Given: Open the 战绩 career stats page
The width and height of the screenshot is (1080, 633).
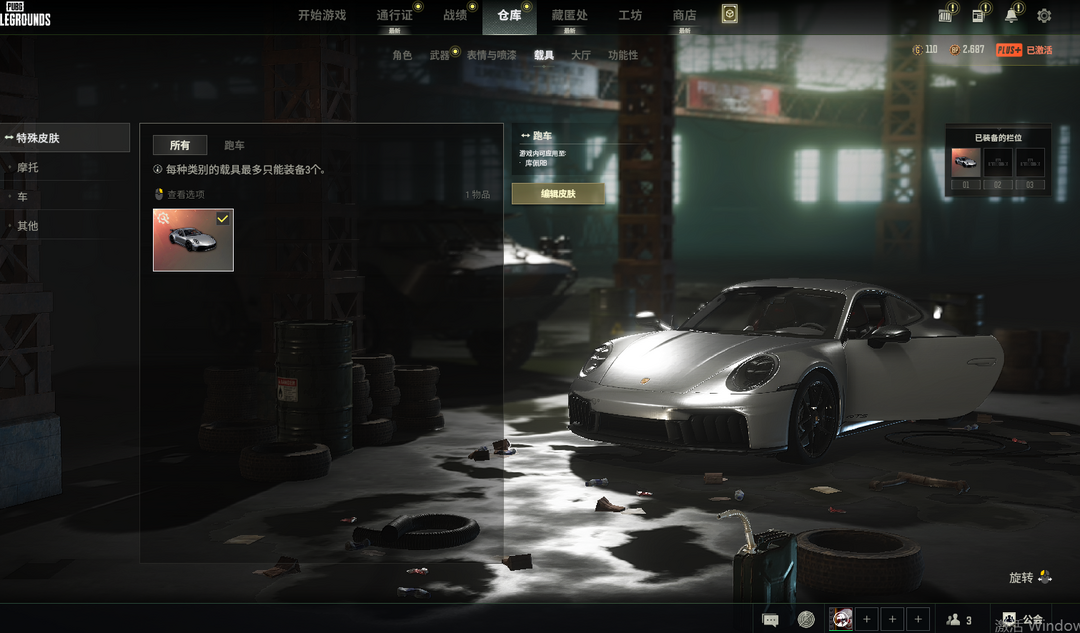Looking at the screenshot, I should 455,15.
